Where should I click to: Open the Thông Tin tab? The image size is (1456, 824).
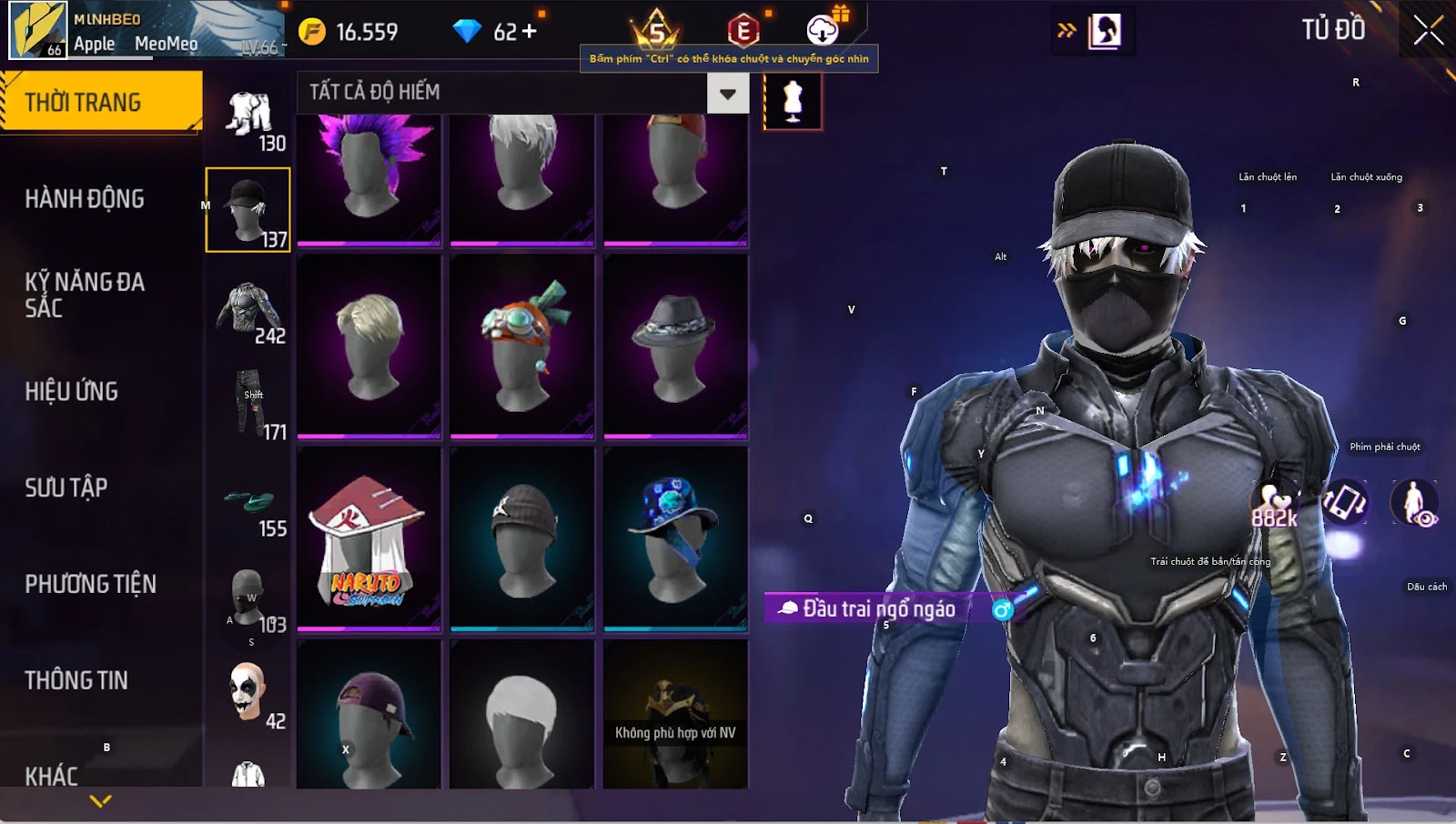click(76, 680)
